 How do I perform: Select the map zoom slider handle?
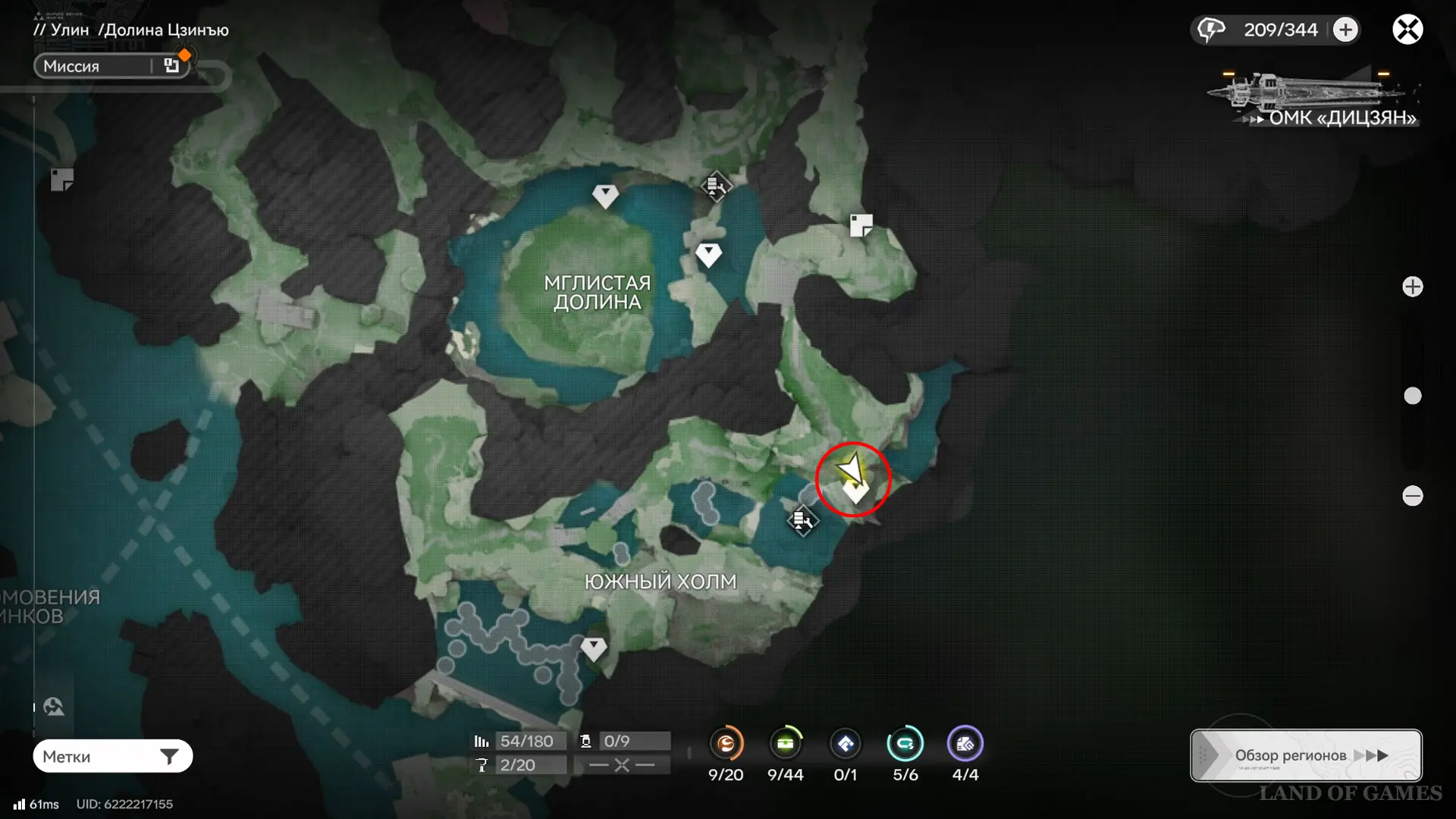tap(1412, 396)
